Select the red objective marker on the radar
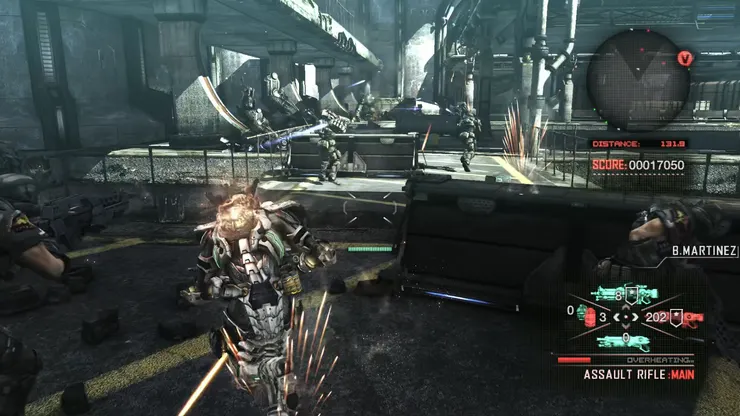This screenshot has width=740, height=416. (x=684, y=58)
